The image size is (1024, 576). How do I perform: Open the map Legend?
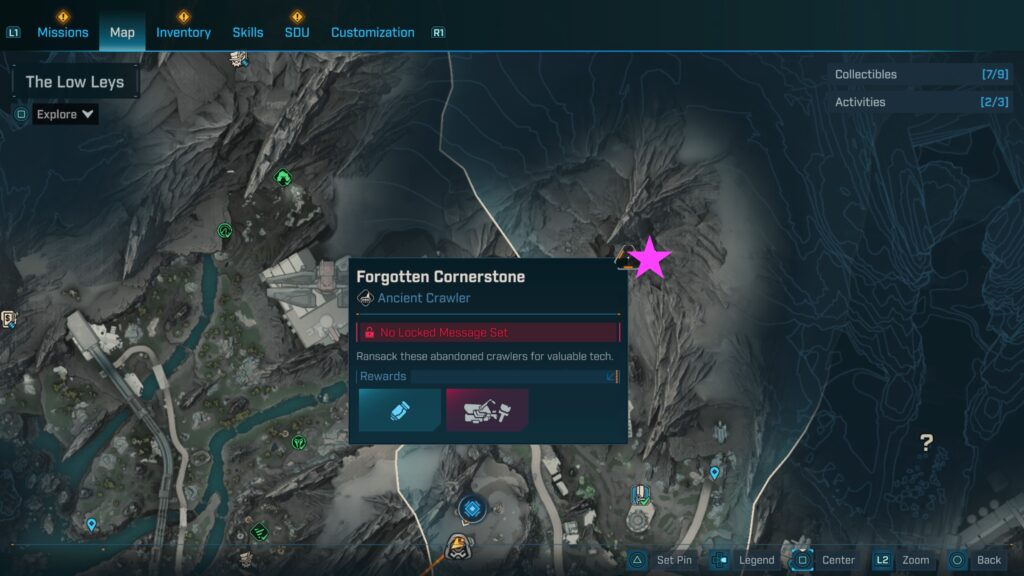(x=745, y=560)
